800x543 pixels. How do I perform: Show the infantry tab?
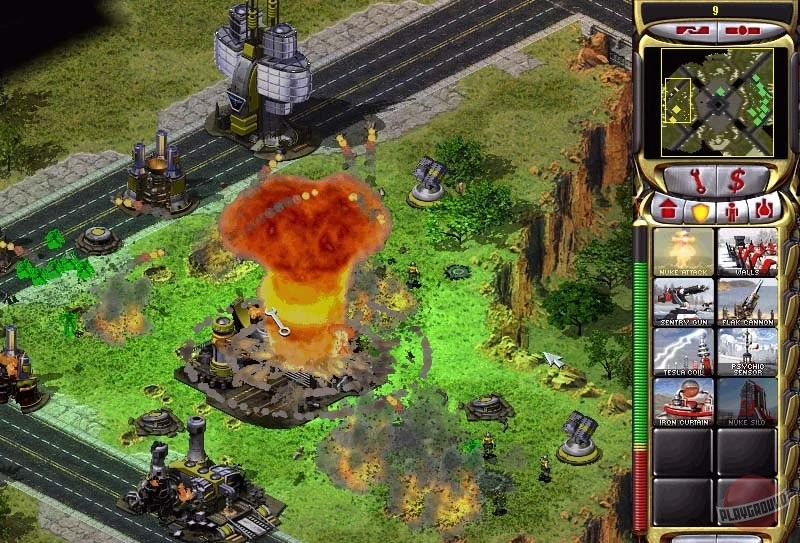point(730,211)
